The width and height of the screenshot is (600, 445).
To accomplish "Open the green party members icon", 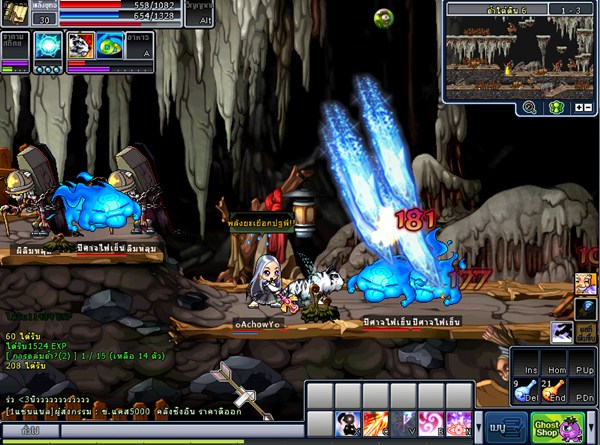I will [557, 106].
